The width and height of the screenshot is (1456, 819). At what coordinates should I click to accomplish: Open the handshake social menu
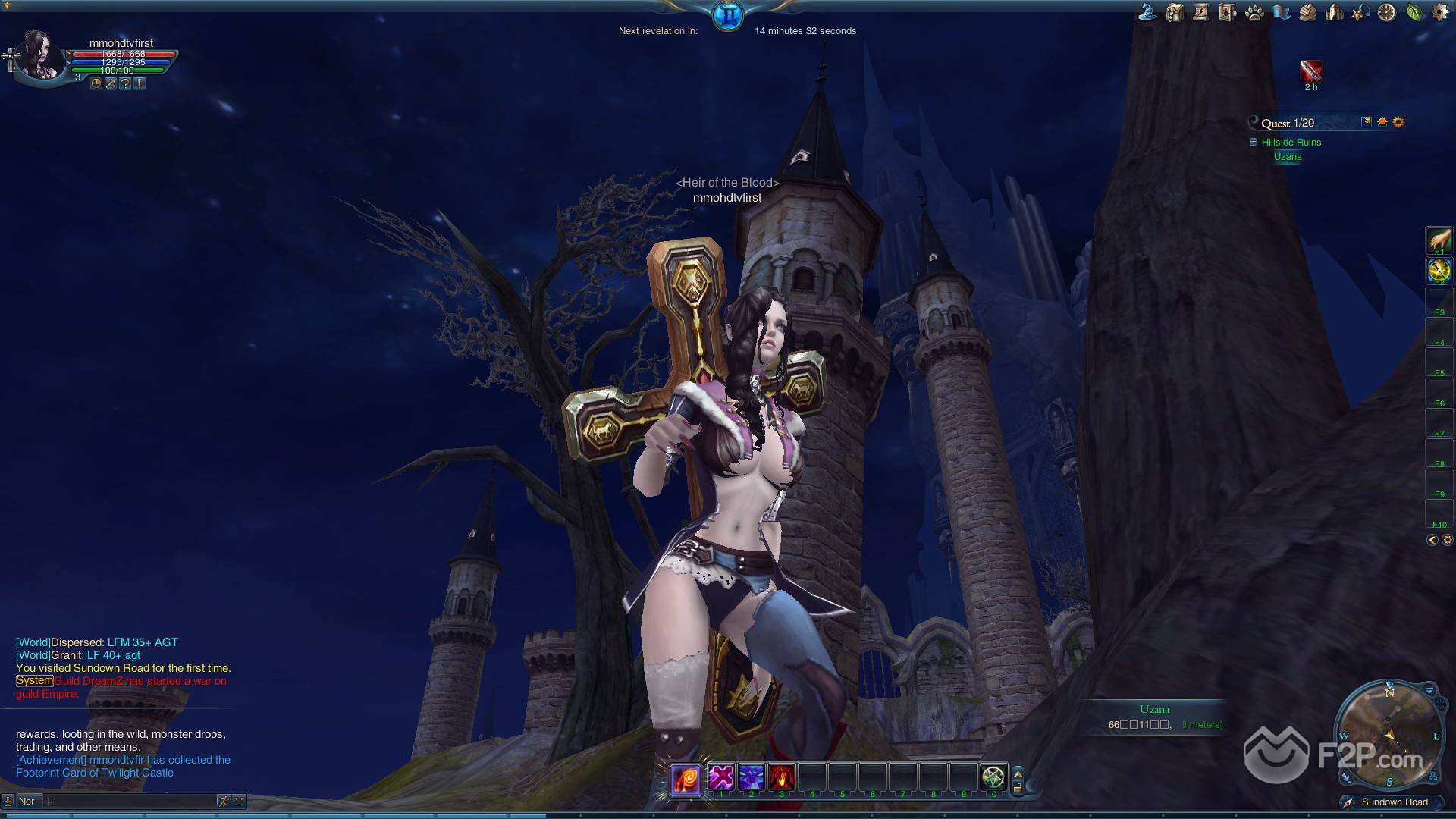tap(1307, 12)
